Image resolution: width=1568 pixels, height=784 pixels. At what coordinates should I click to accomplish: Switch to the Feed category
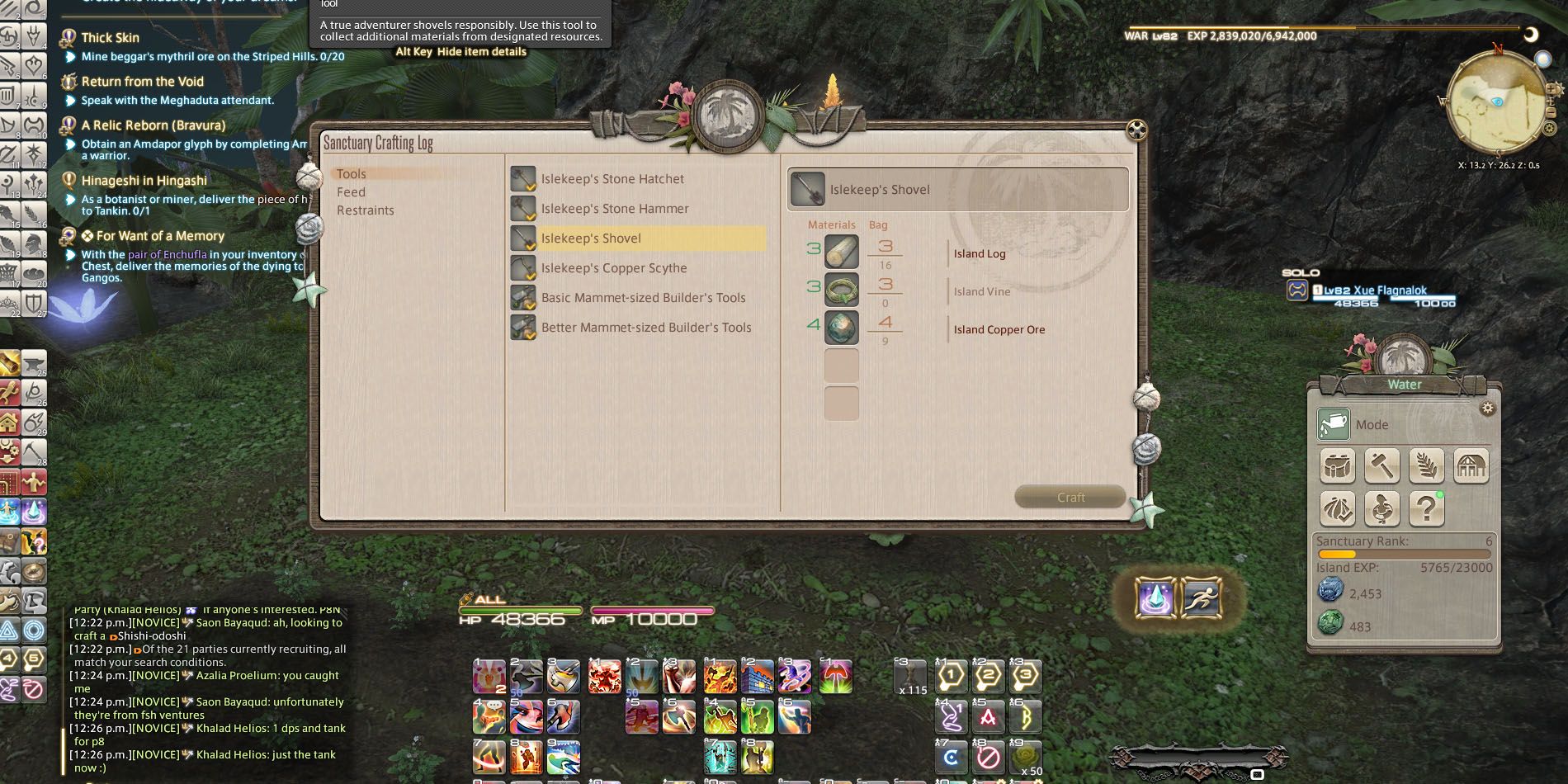352,191
